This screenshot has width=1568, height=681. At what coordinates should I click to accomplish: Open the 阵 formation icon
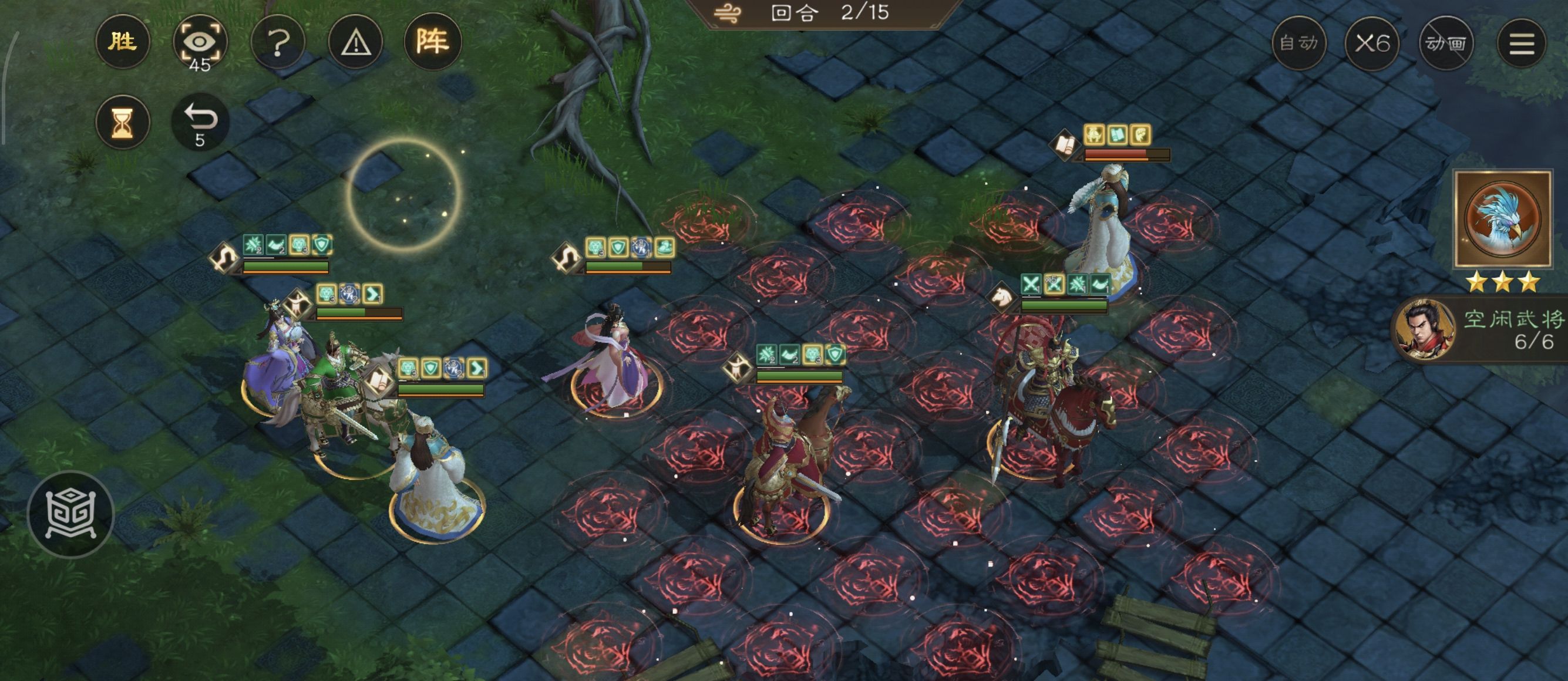pos(433,41)
